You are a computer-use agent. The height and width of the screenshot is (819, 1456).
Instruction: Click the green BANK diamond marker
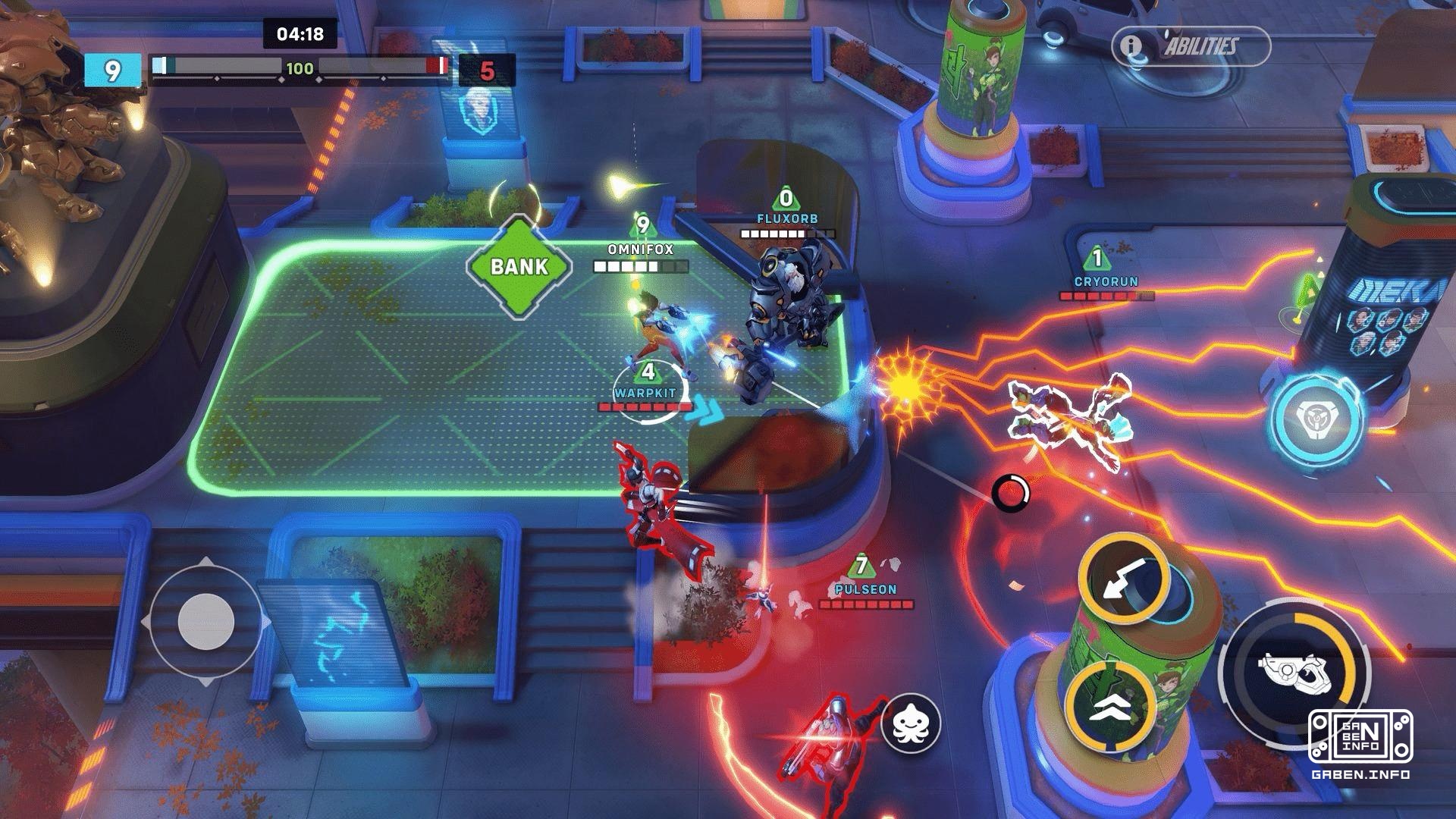pyautogui.click(x=518, y=267)
